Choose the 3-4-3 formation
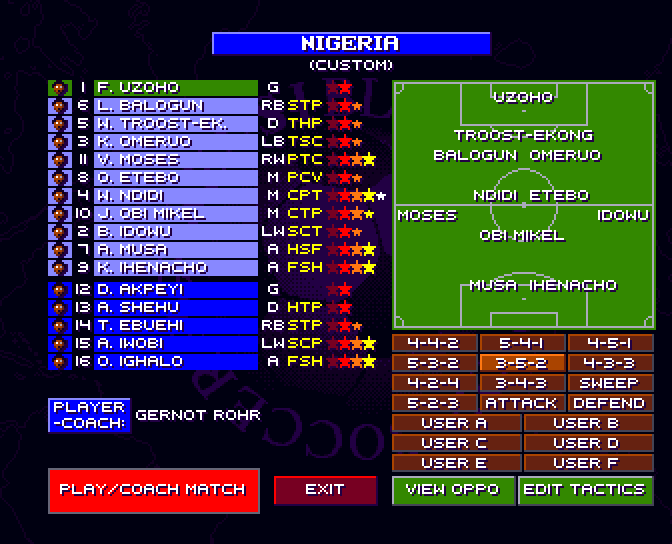 pos(522,383)
